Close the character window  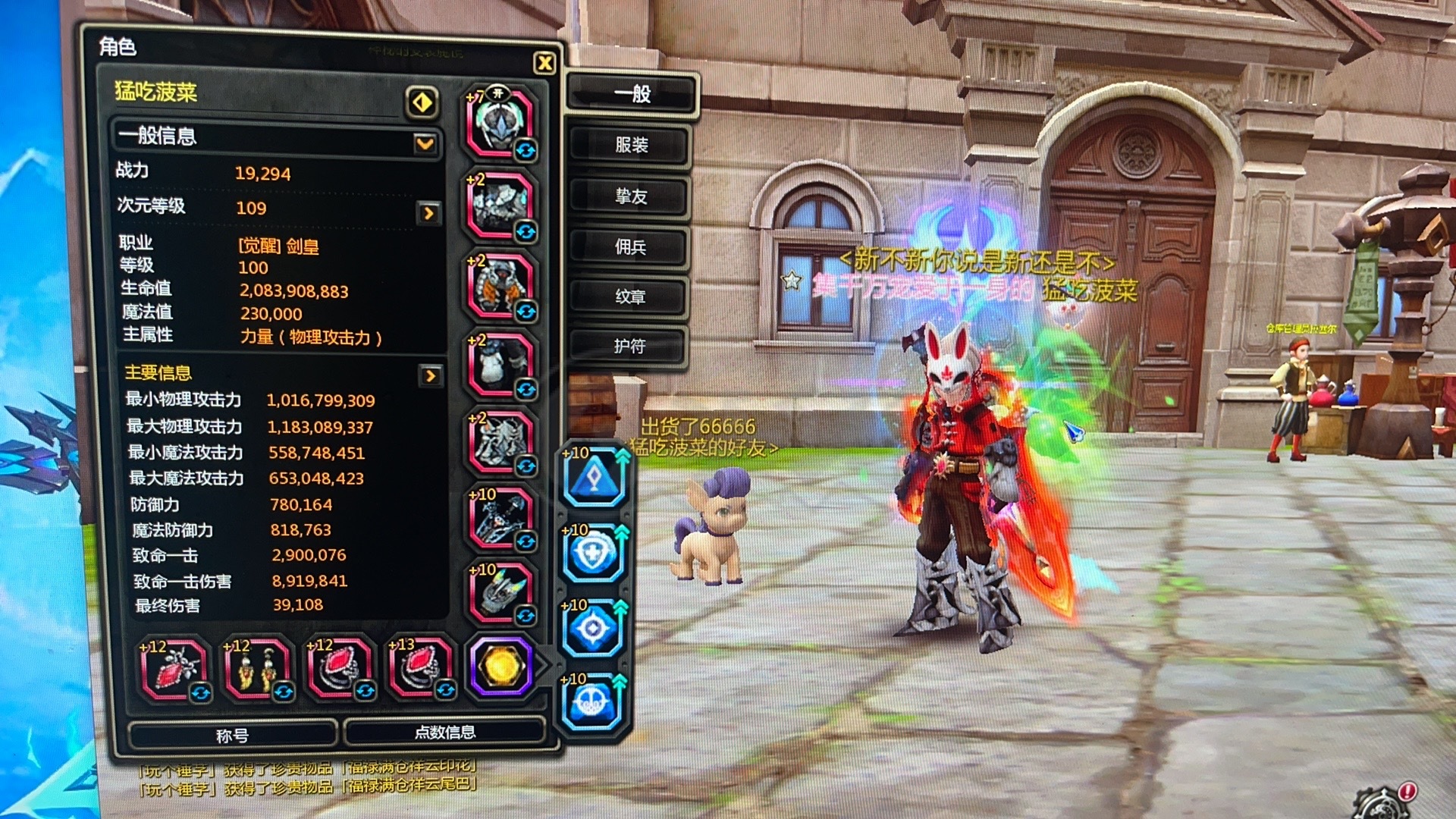click(x=544, y=64)
